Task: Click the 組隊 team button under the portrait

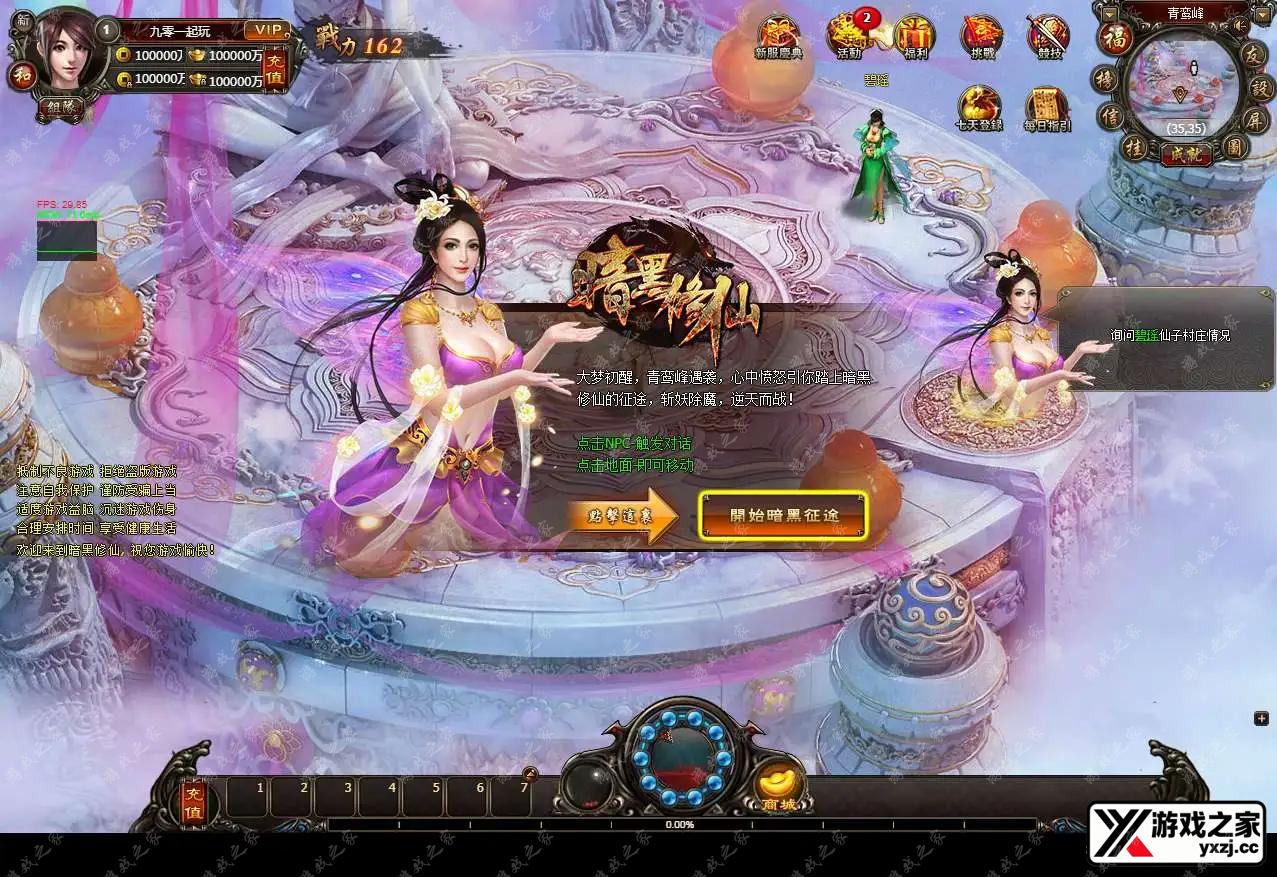Action: click(61, 106)
